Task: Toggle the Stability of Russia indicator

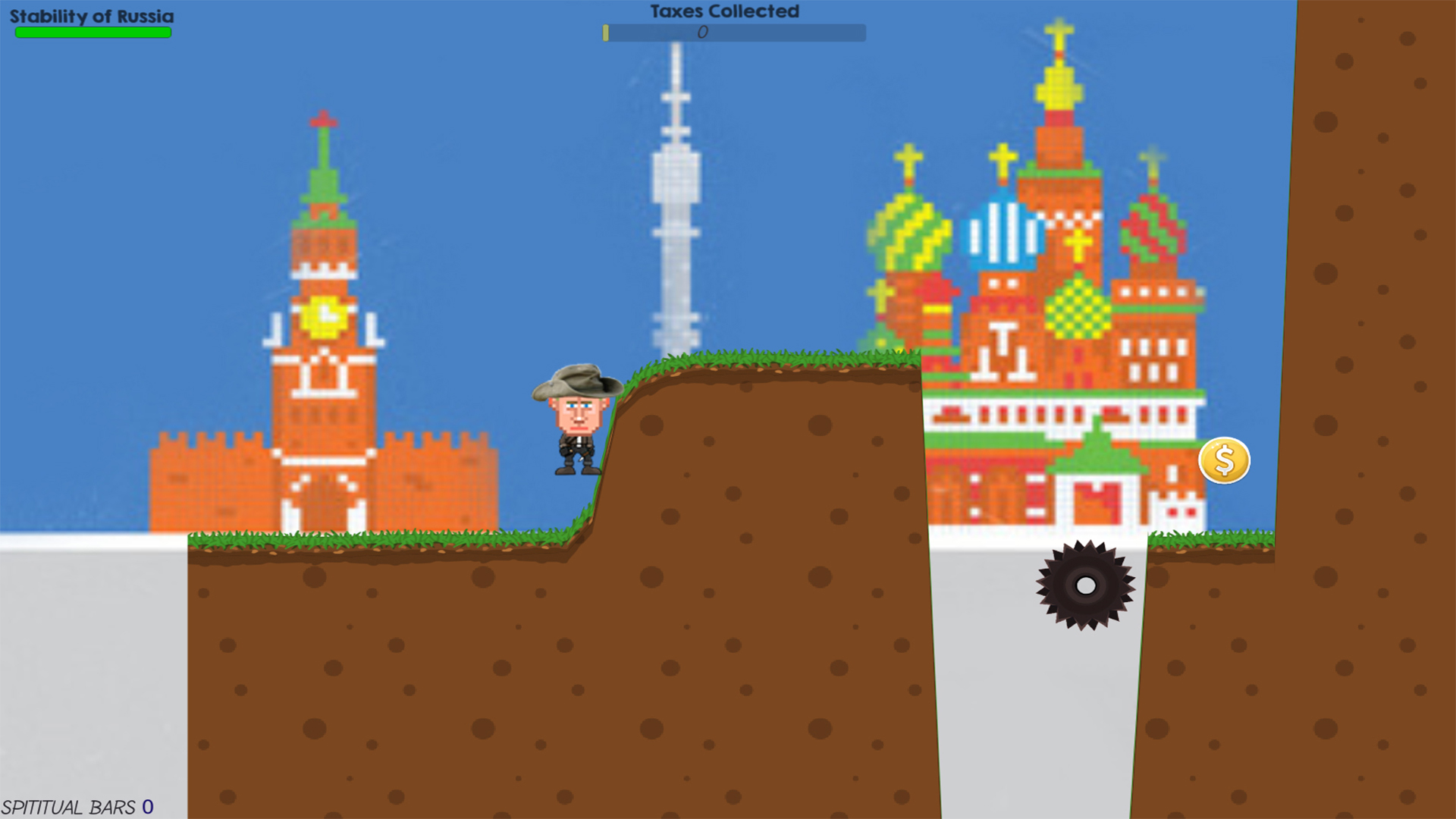Action: (x=93, y=32)
